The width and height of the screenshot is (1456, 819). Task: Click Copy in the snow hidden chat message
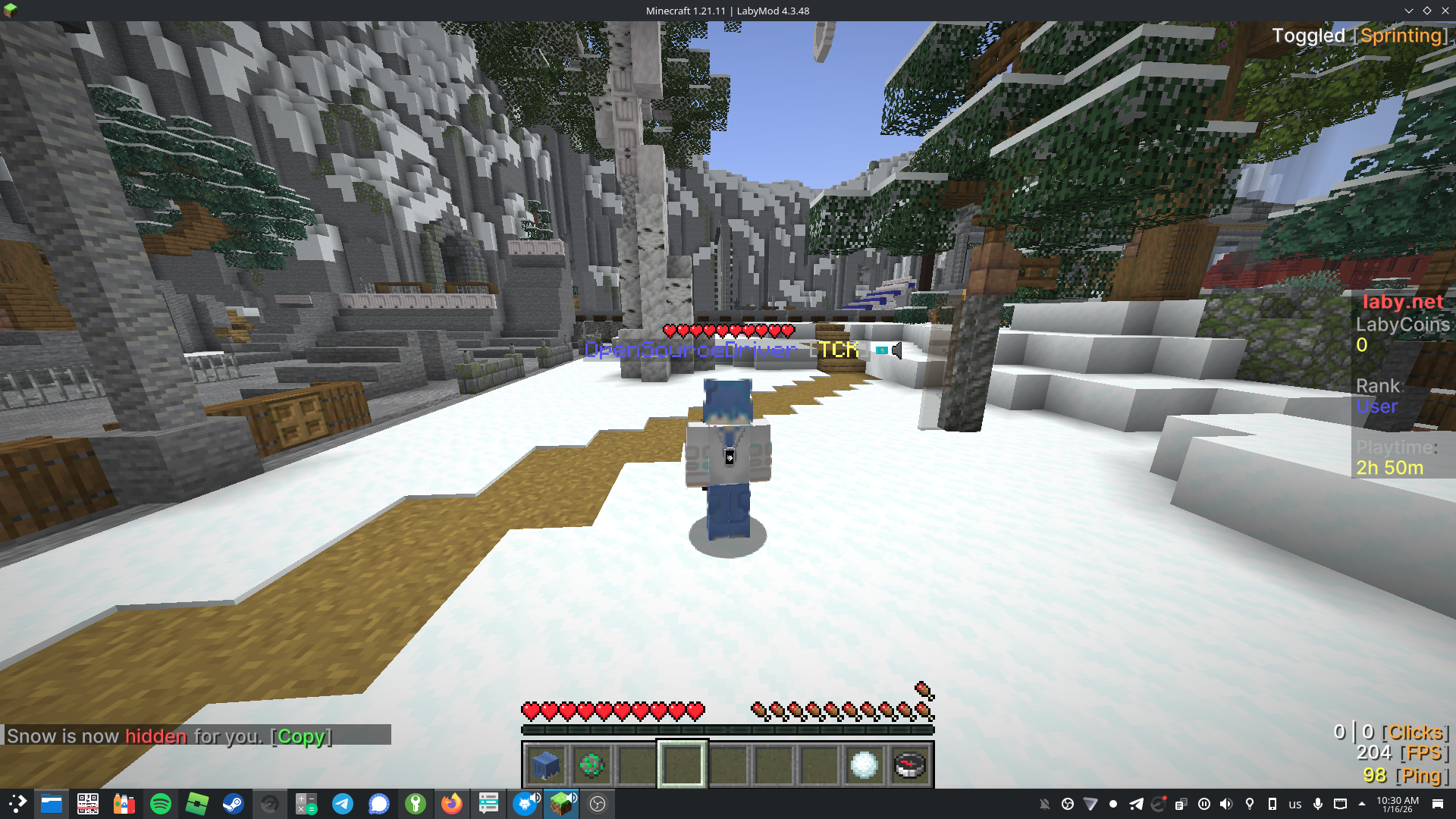pos(300,736)
